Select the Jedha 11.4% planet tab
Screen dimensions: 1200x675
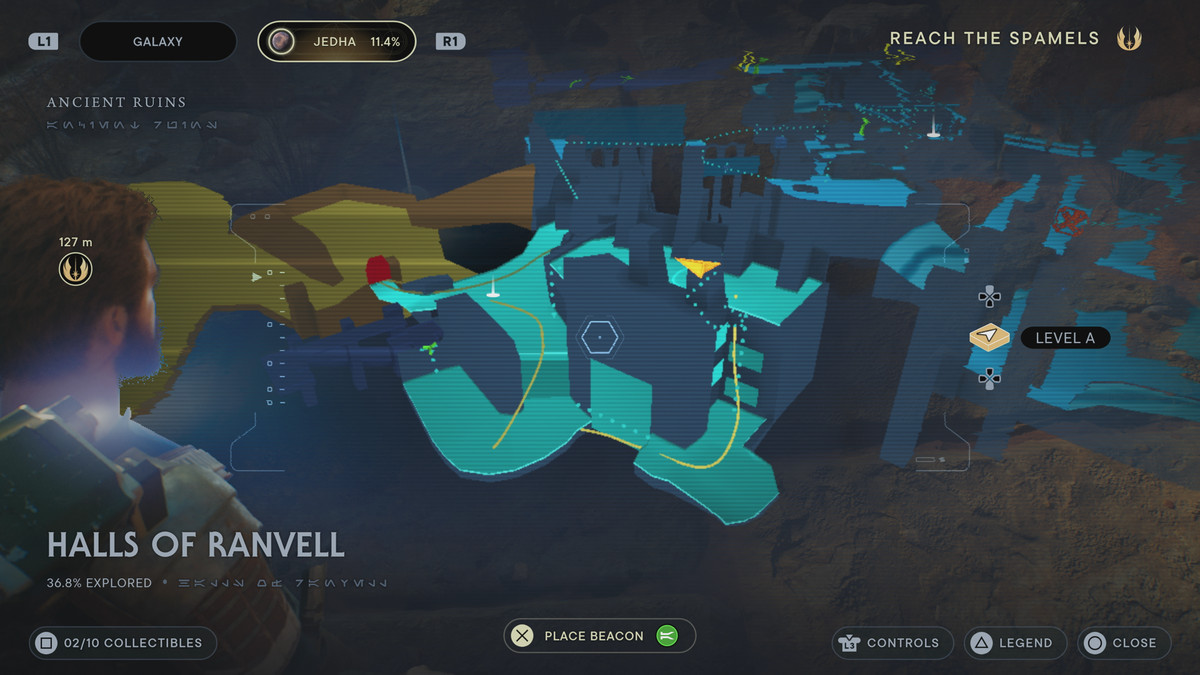point(337,42)
